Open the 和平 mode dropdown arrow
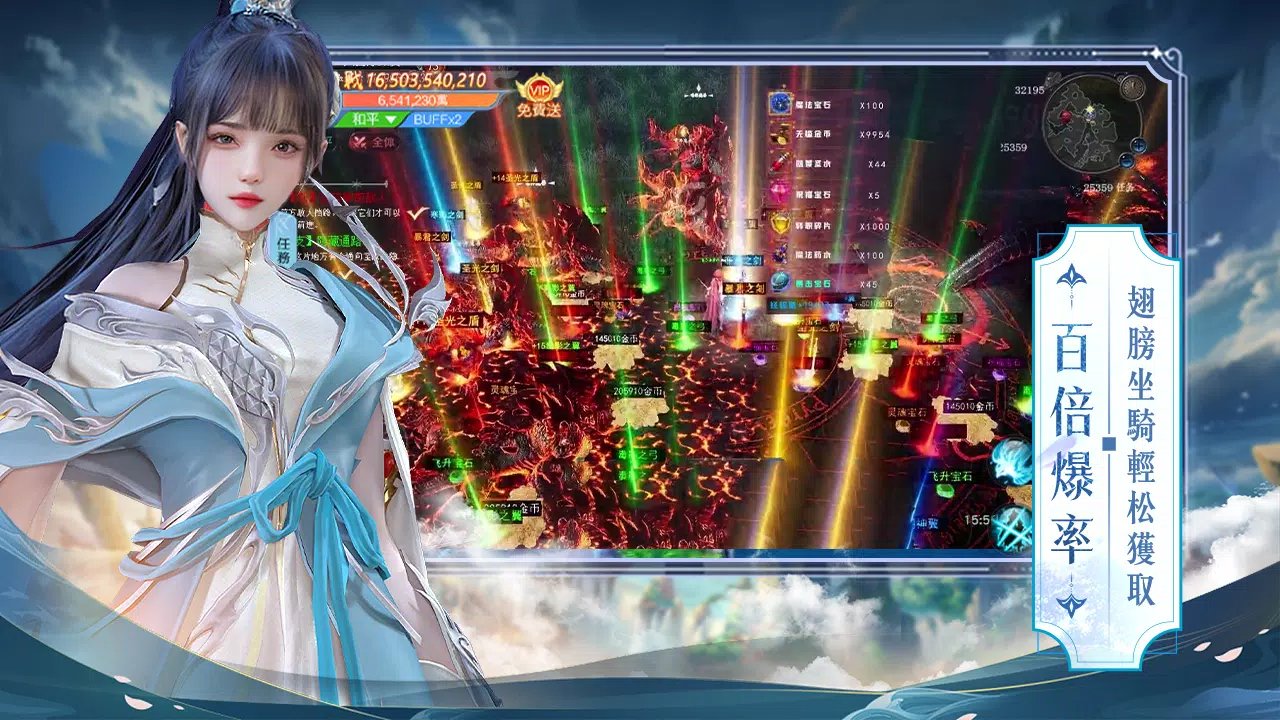Screen dimensions: 1280x720 390,119
